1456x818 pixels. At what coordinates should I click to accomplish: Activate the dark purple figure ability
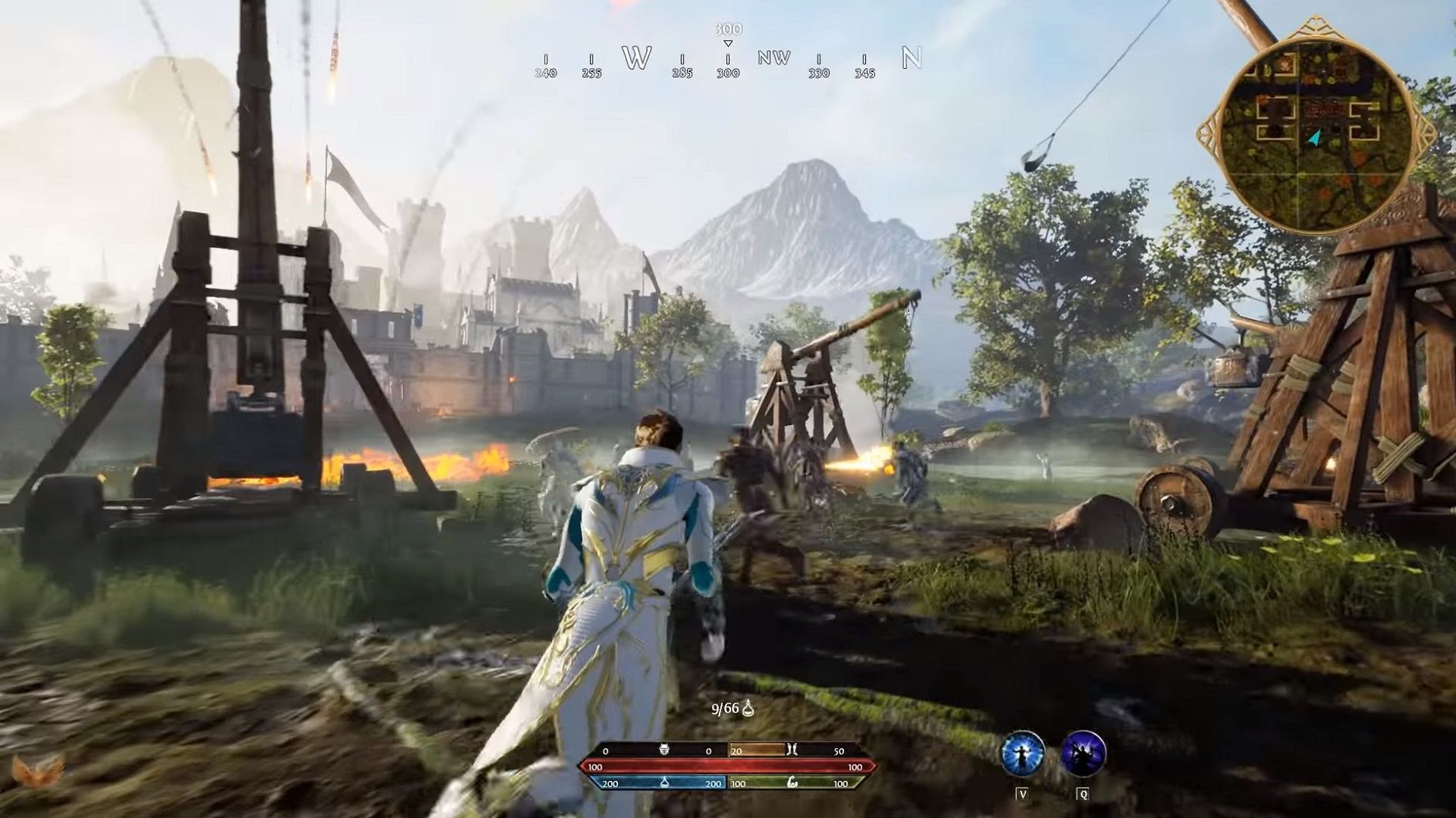1083,754
